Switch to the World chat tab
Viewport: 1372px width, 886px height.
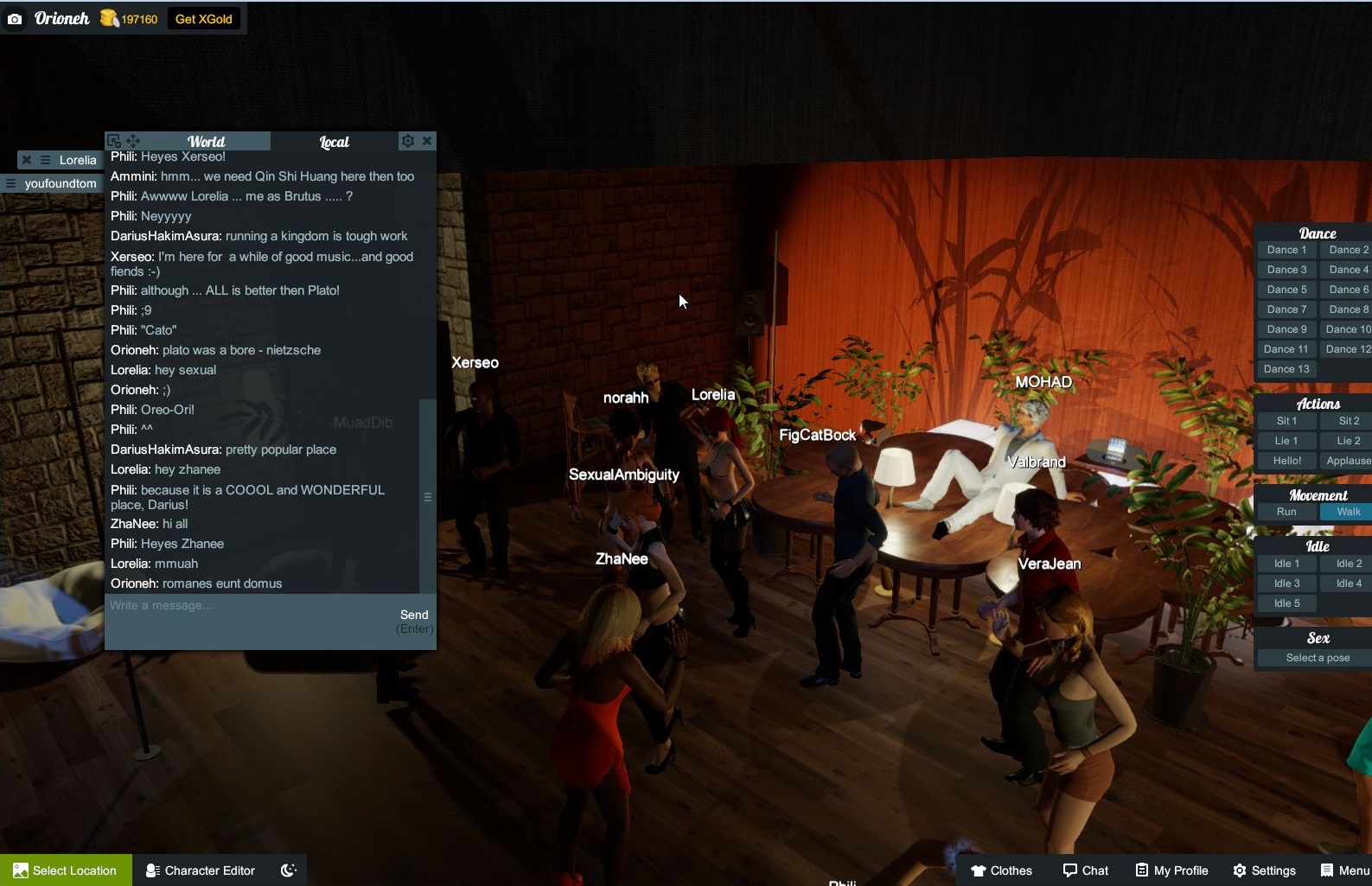pos(207,141)
